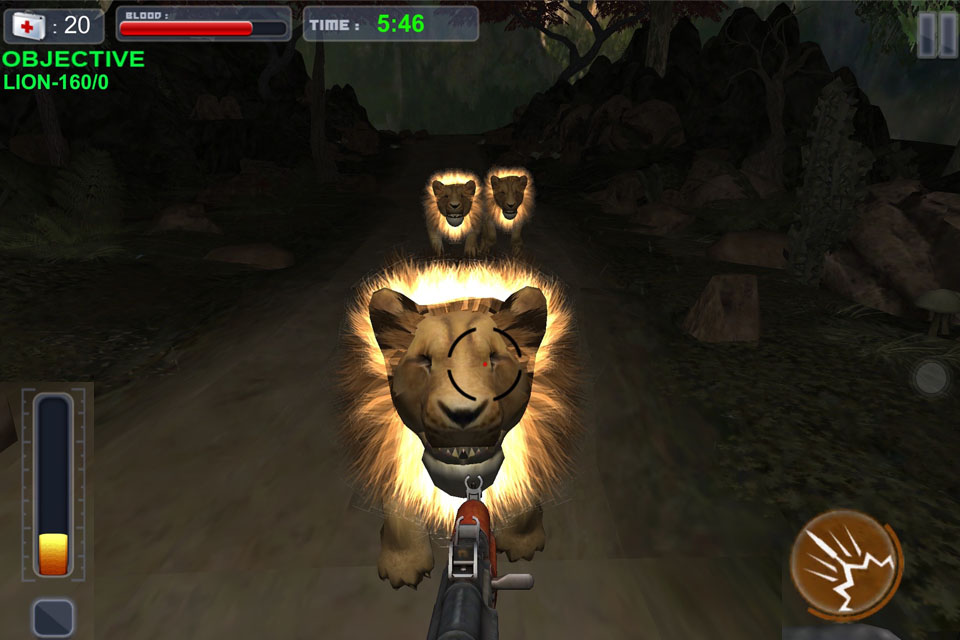This screenshot has width=960, height=640.
Task: Click the vertical orange gauge slider
Action: coord(53,485)
